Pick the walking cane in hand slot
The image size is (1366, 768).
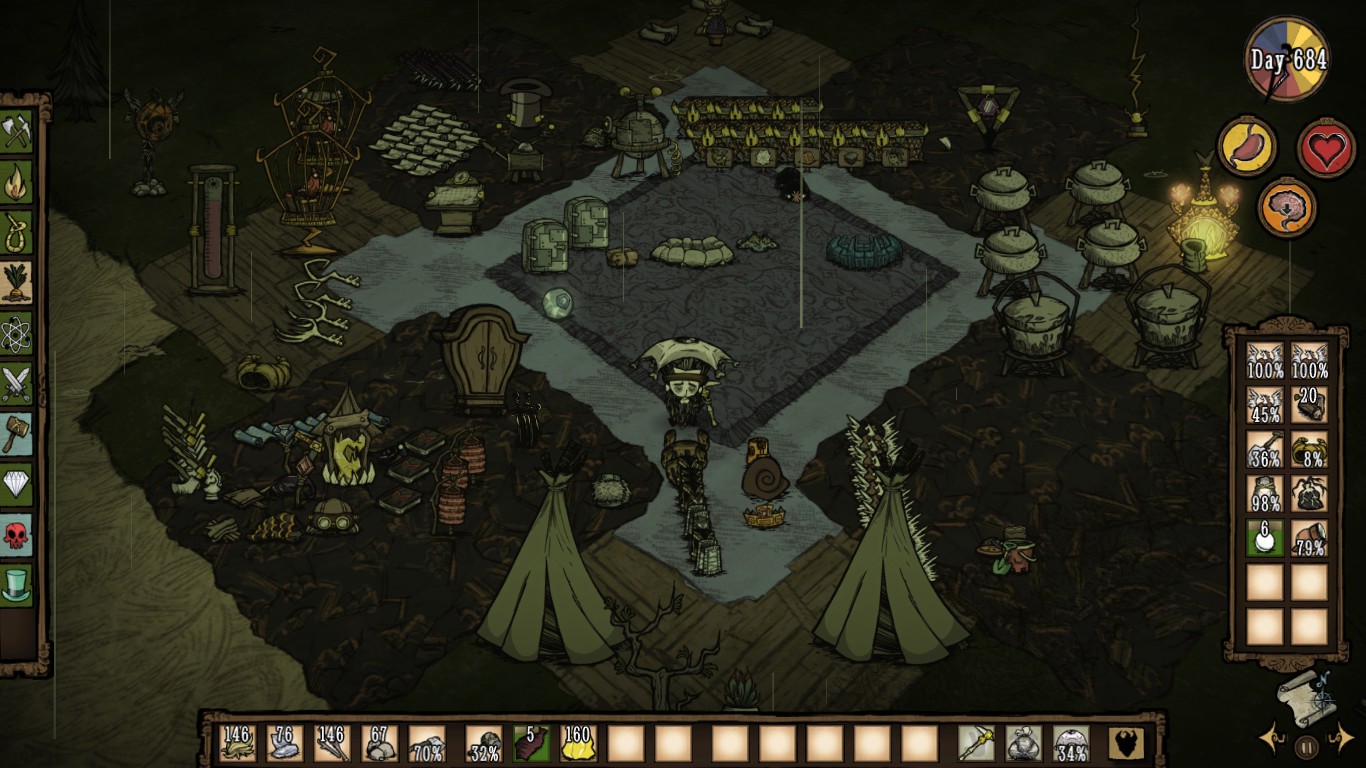pyautogui.click(x=975, y=743)
